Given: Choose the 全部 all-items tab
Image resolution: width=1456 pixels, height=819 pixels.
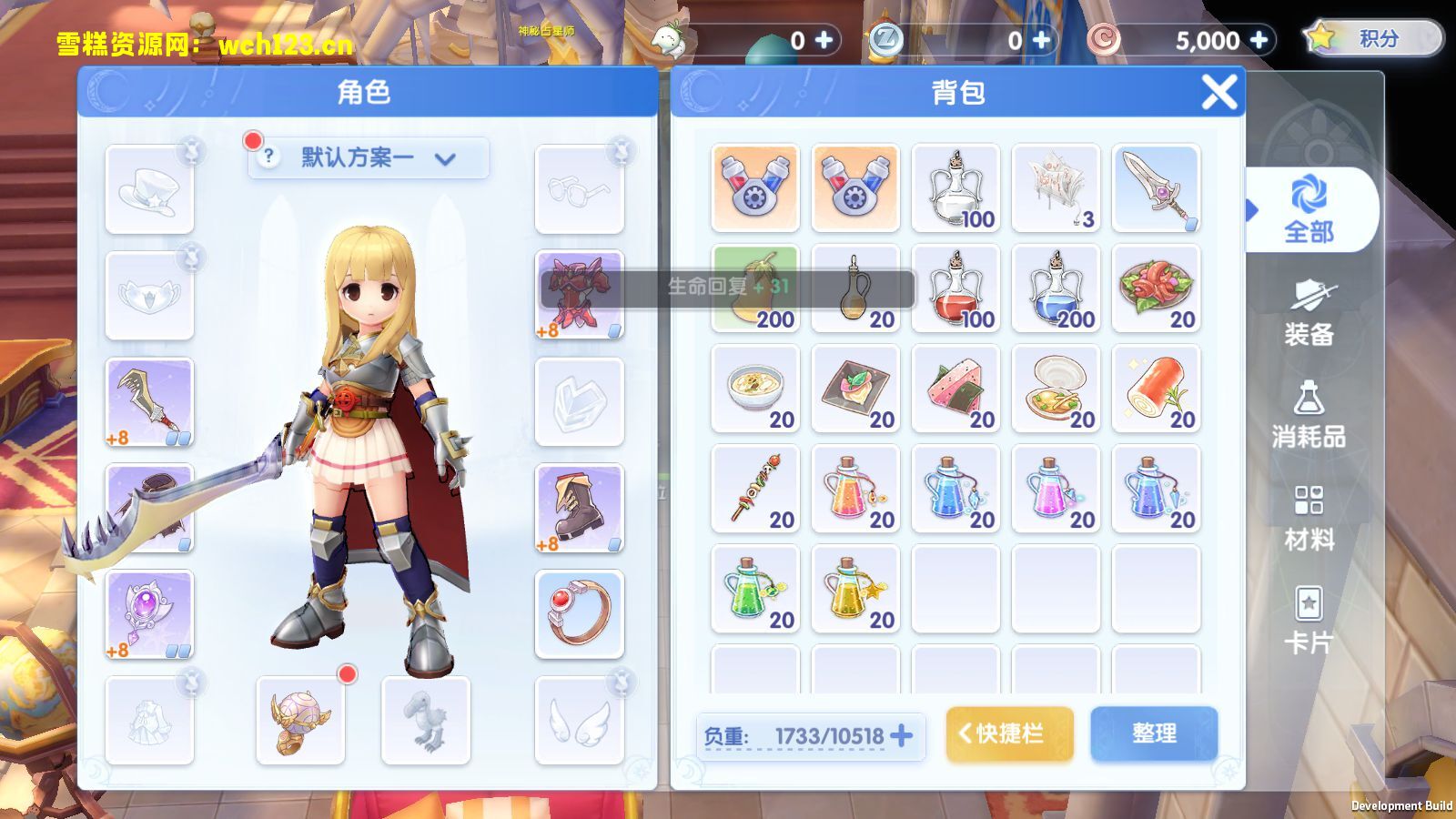Looking at the screenshot, I should coord(1309,210).
